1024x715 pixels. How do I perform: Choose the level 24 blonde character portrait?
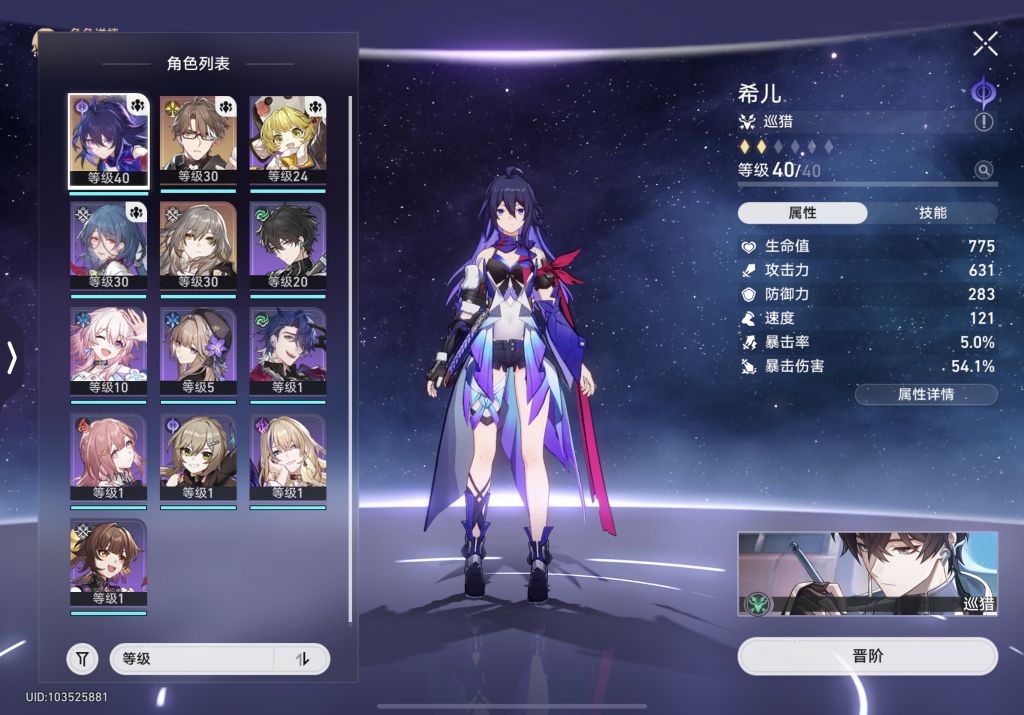pyautogui.click(x=287, y=141)
